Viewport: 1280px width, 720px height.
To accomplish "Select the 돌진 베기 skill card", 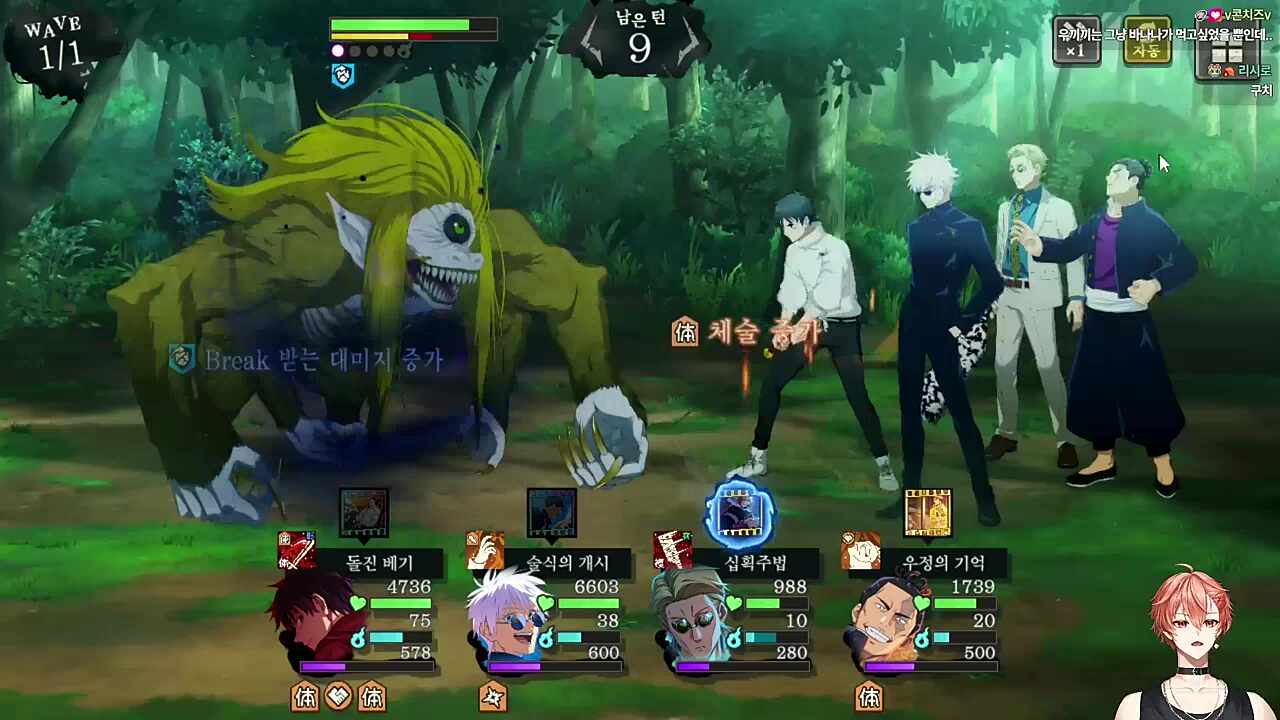I will [x=380, y=563].
